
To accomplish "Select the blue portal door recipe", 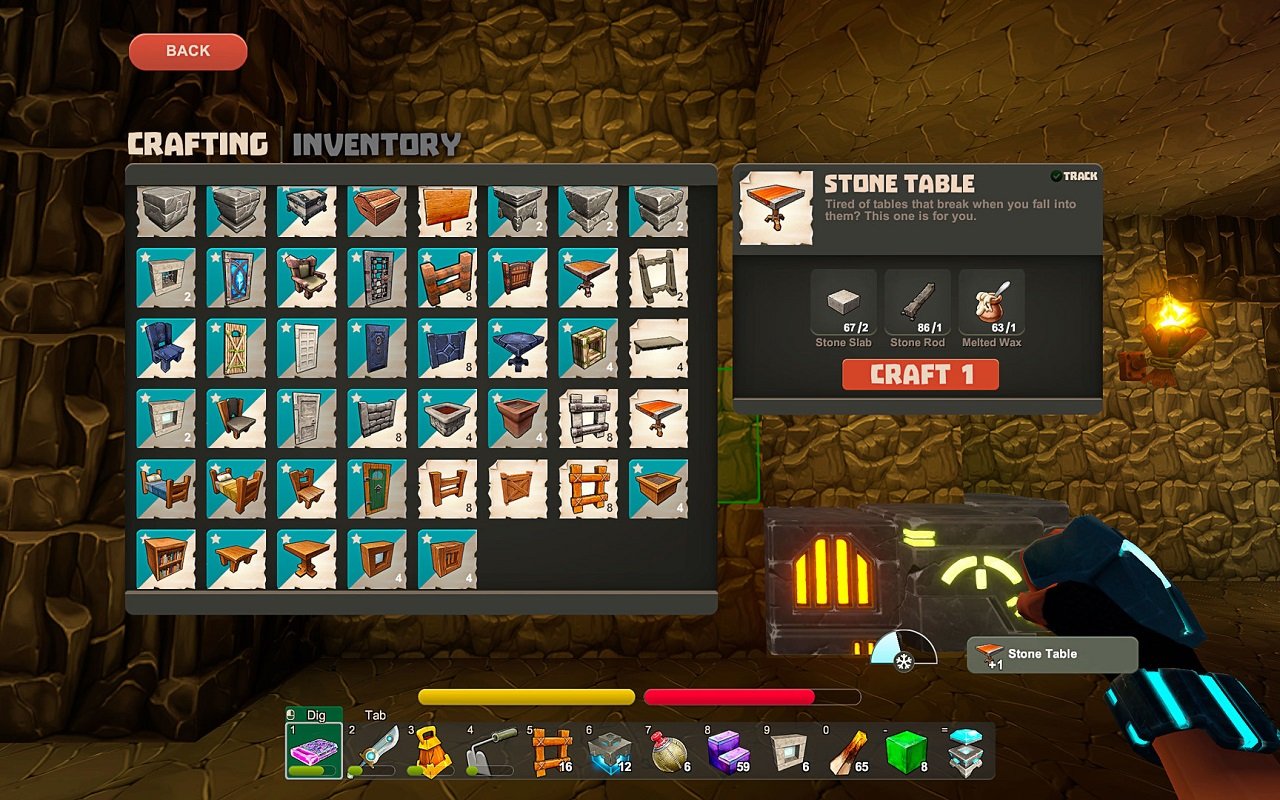I will click(x=236, y=280).
